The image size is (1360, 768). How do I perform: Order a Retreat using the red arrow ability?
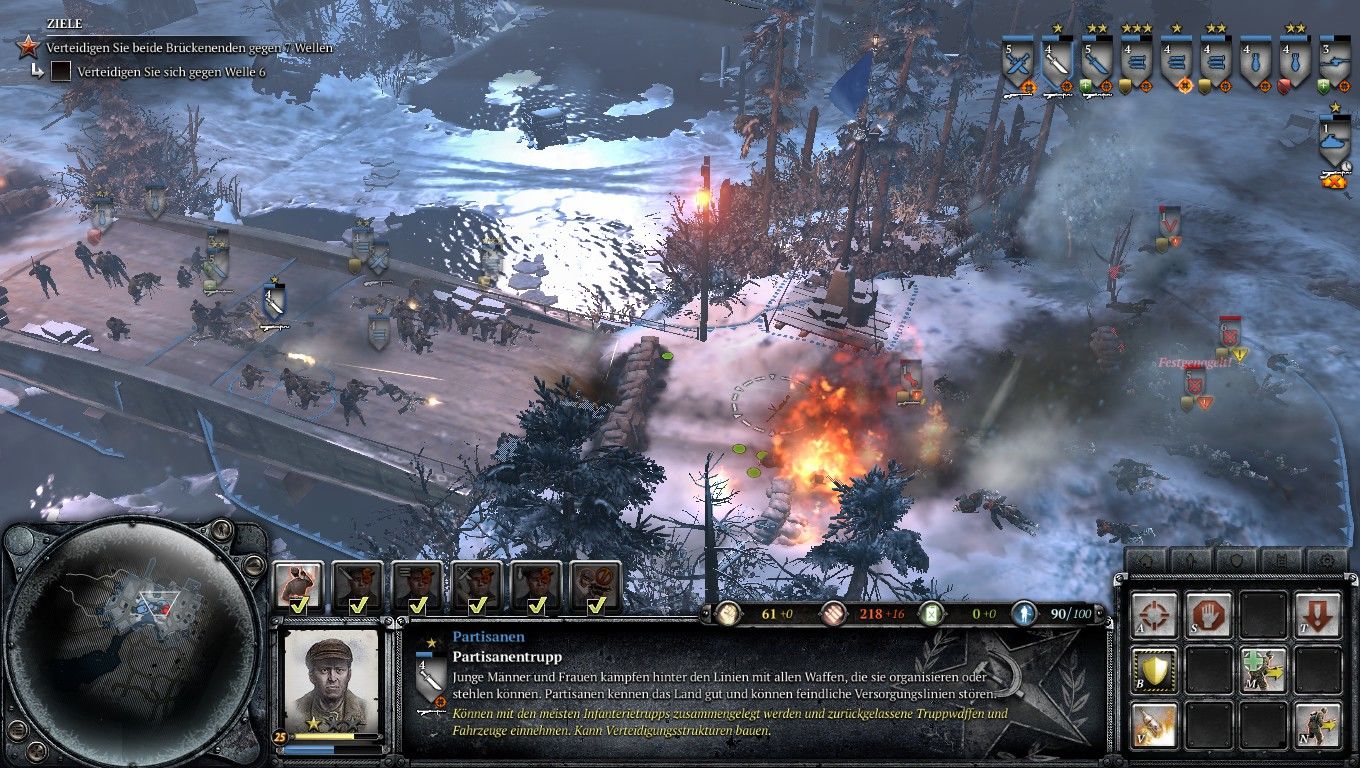pyautogui.click(x=1316, y=614)
